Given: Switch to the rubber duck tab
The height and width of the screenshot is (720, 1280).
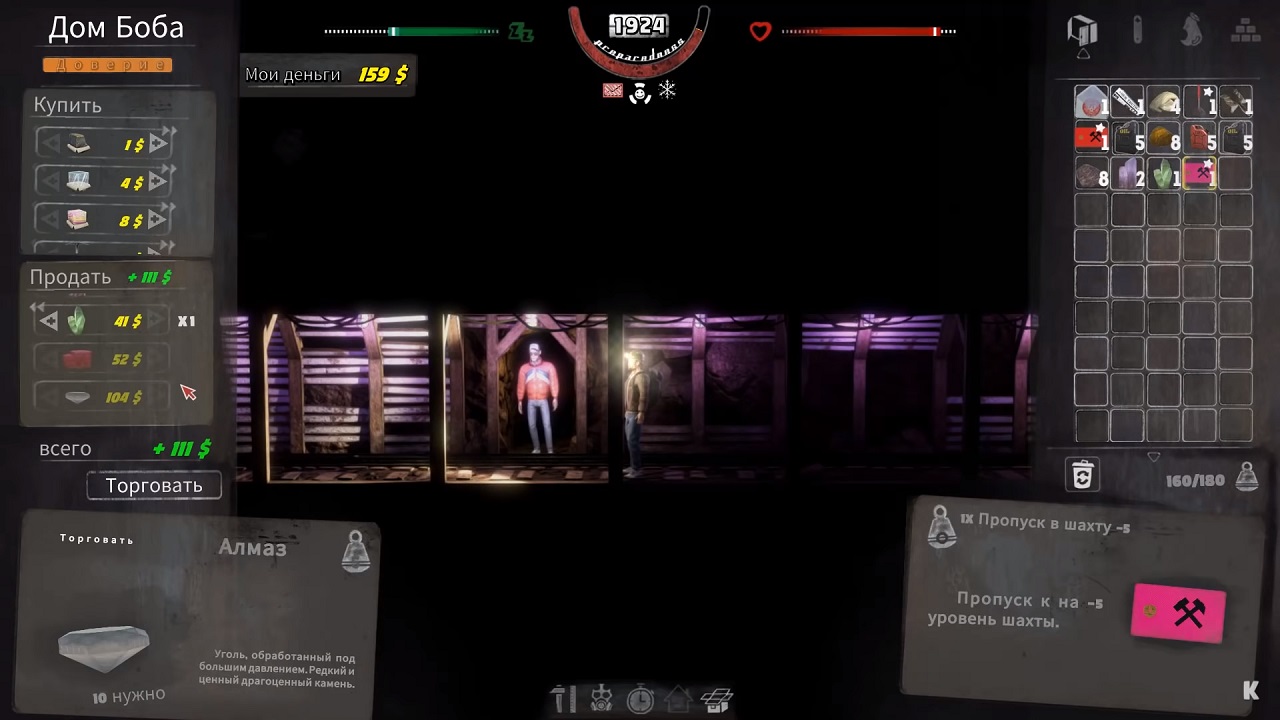Looking at the screenshot, I should [1191, 29].
